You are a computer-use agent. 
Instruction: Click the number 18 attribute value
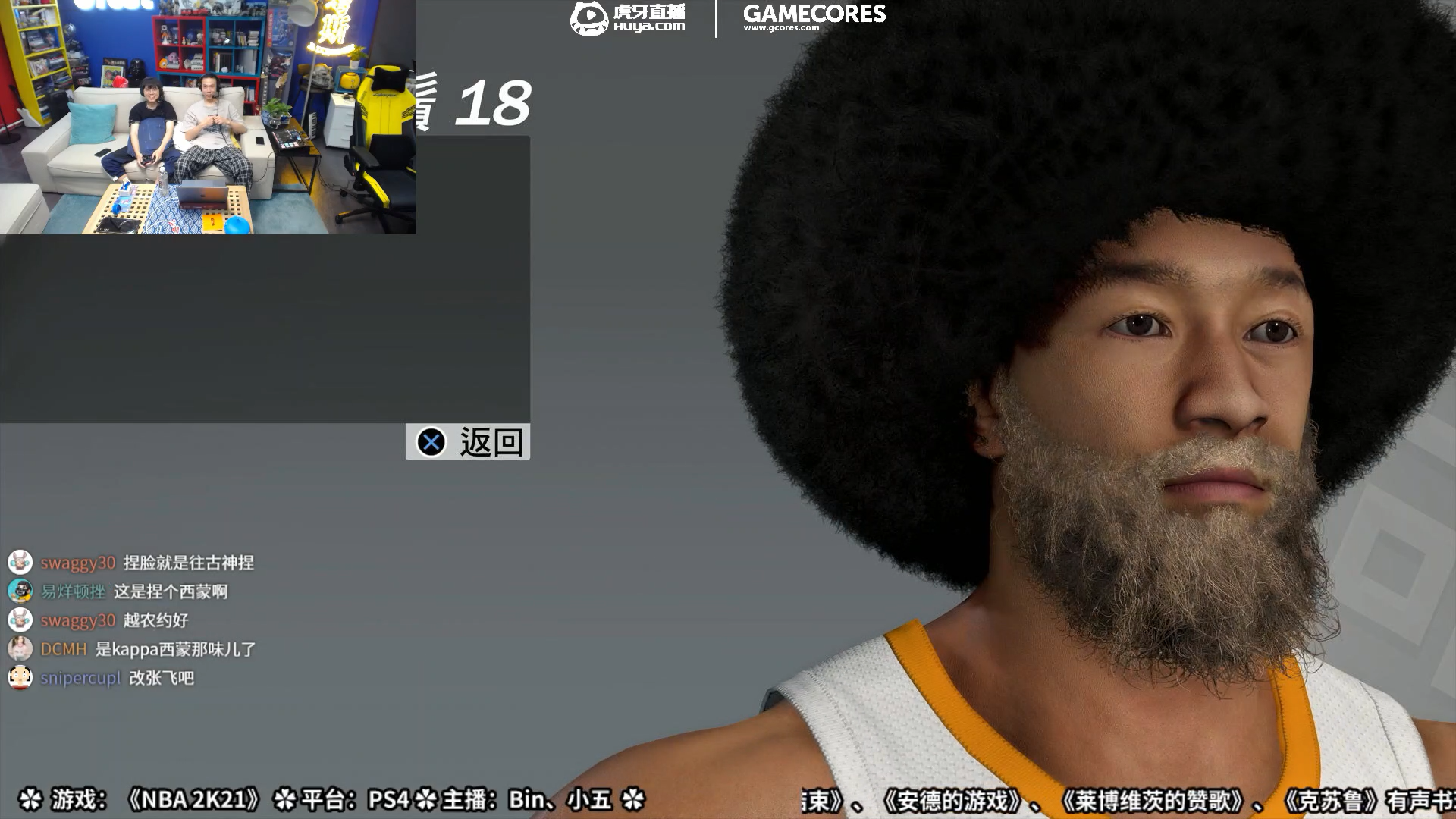pos(494,102)
